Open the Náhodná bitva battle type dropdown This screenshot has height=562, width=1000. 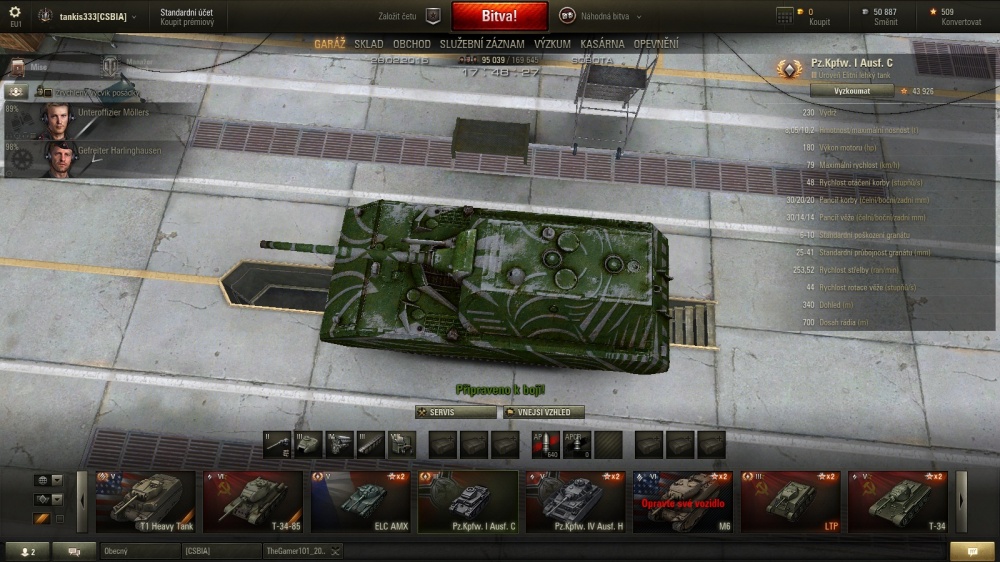pos(600,16)
